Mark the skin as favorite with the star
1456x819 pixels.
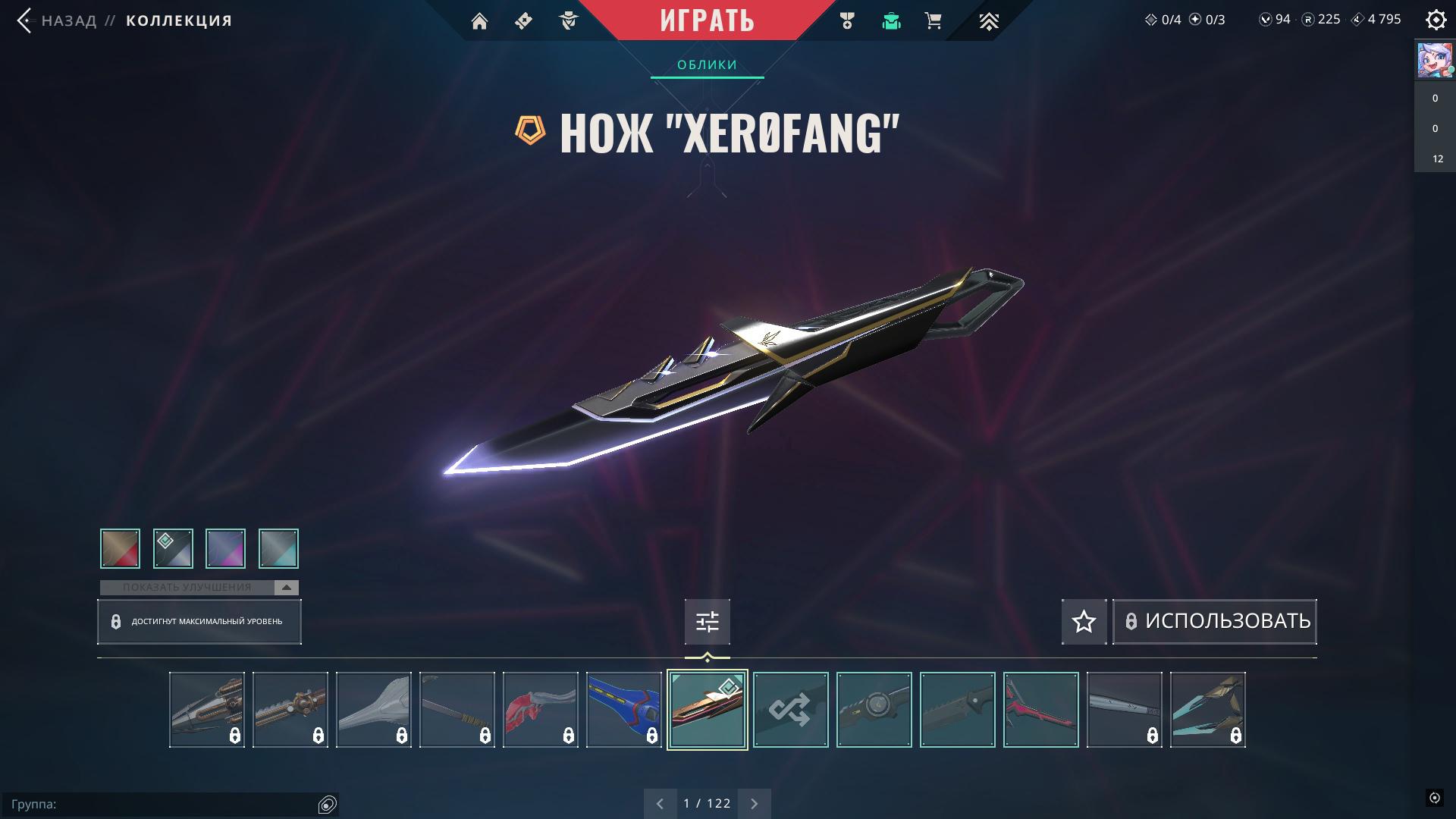1084,622
